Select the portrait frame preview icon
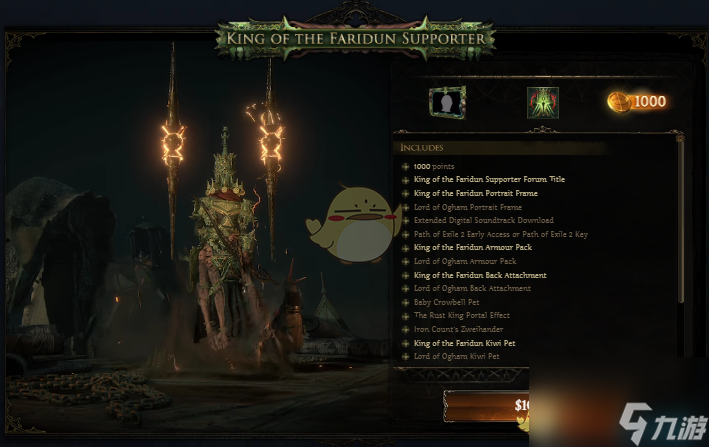 pyautogui.click(x=447, y=102)
